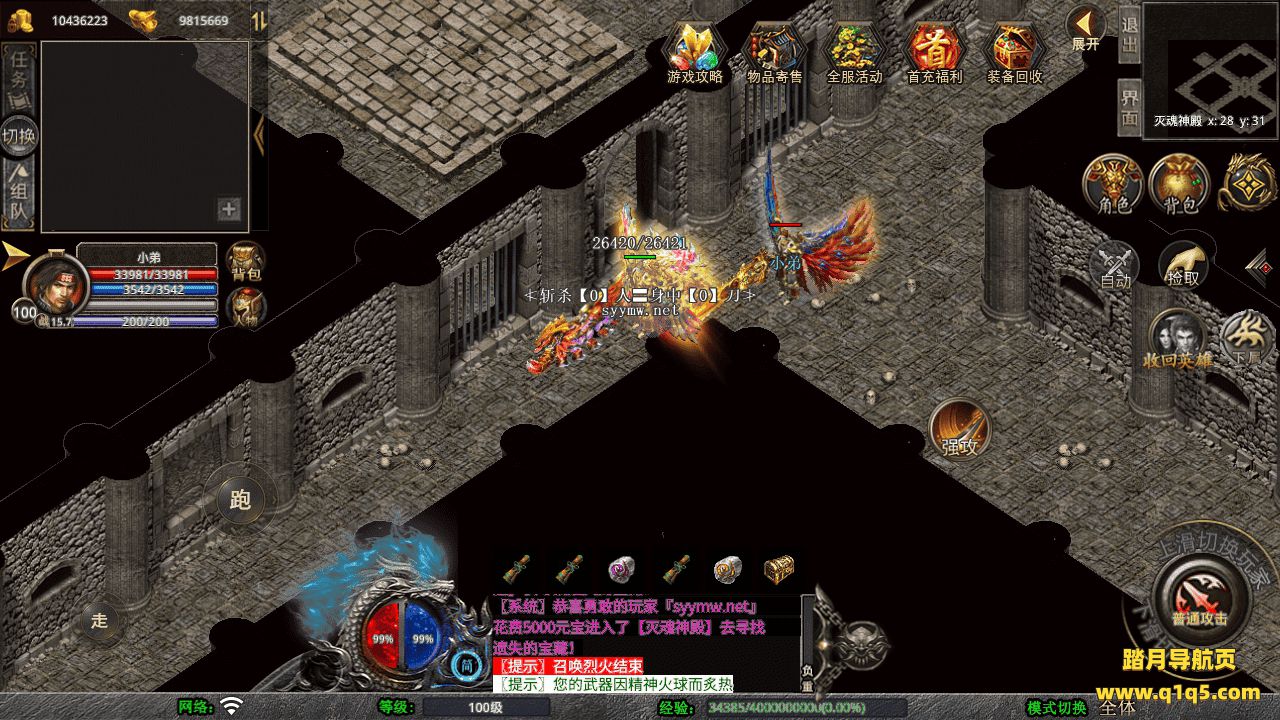The image size is (1280, 720).
Task: Open the 游戏攻略 game guide icon
Action: click(695, 50)
